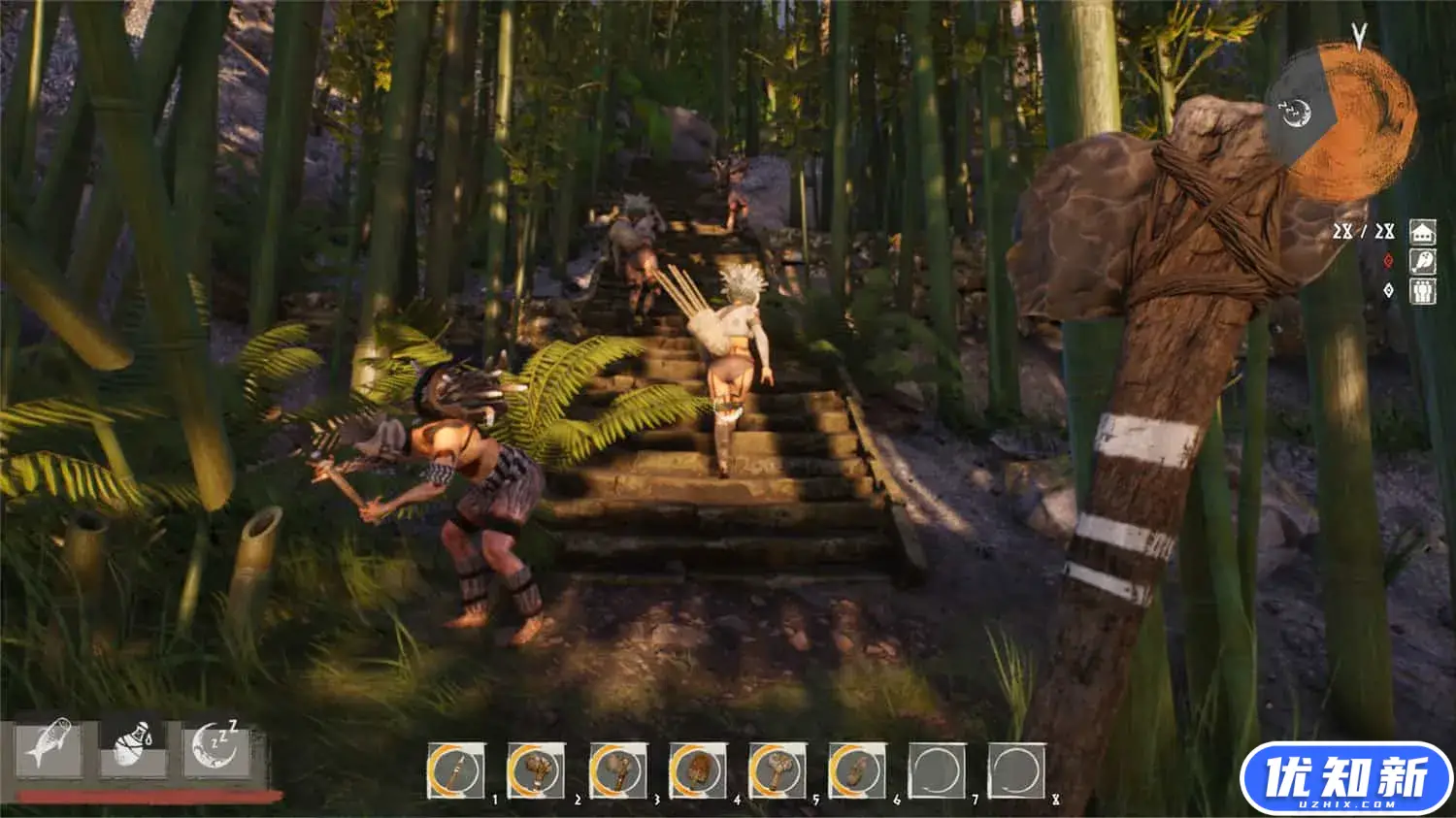This screenshot has height=818, width=1456.
Task: Click the meat food supply icon
Action: 1422,261
